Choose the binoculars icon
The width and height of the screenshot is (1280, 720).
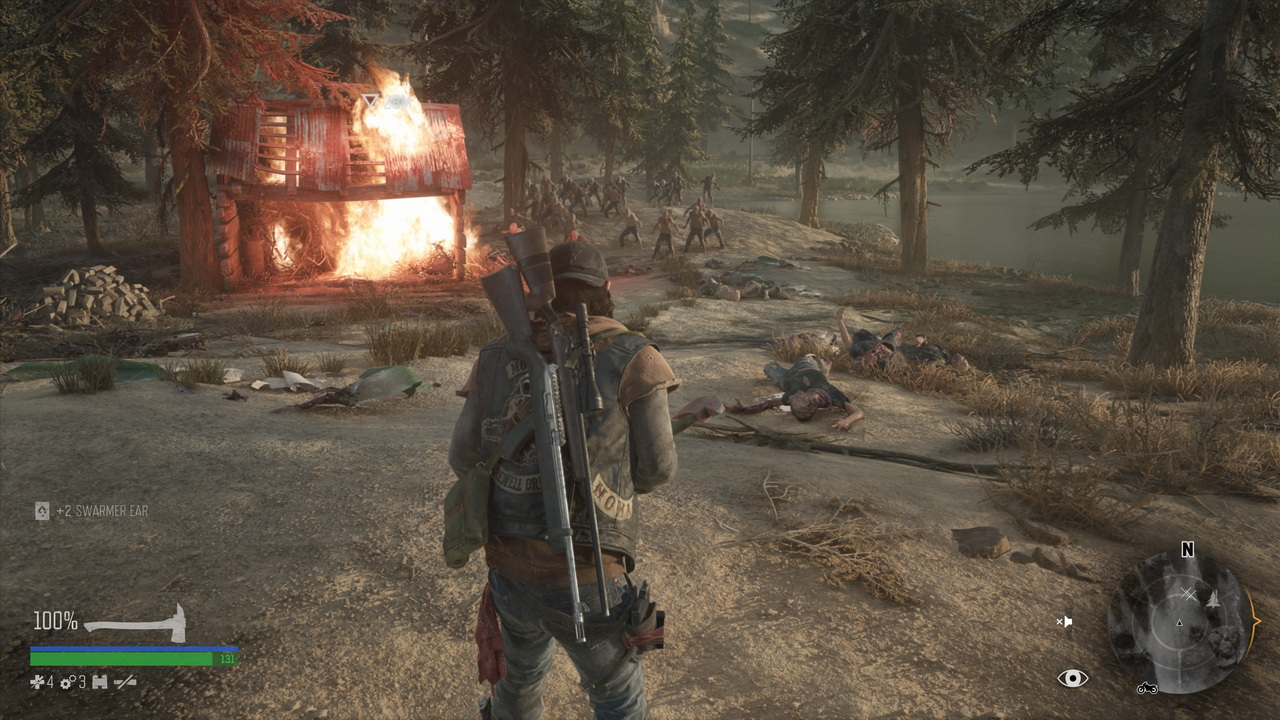pos(99,682)
